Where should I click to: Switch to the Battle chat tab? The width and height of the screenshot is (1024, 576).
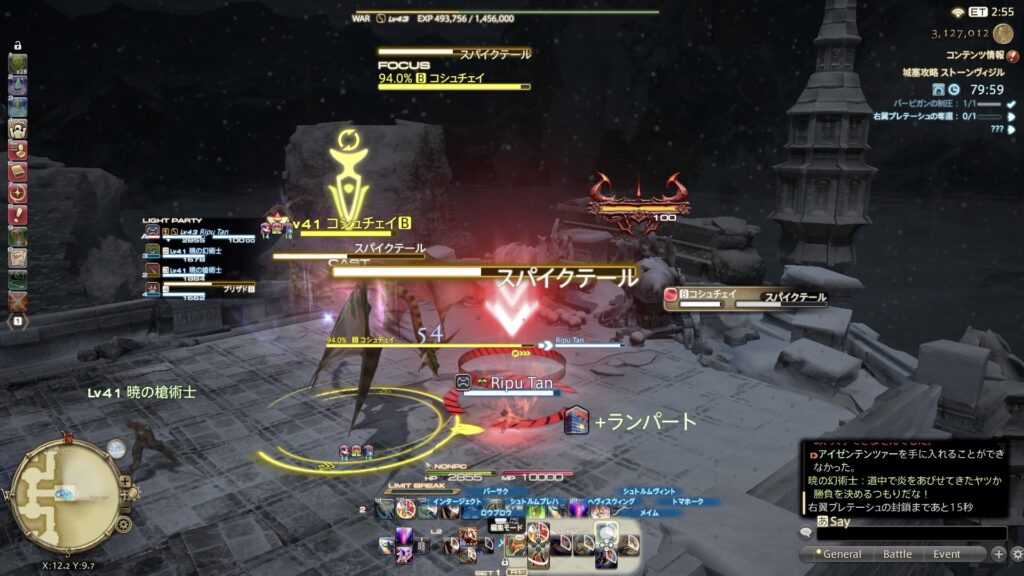click(x=897, y=554)
